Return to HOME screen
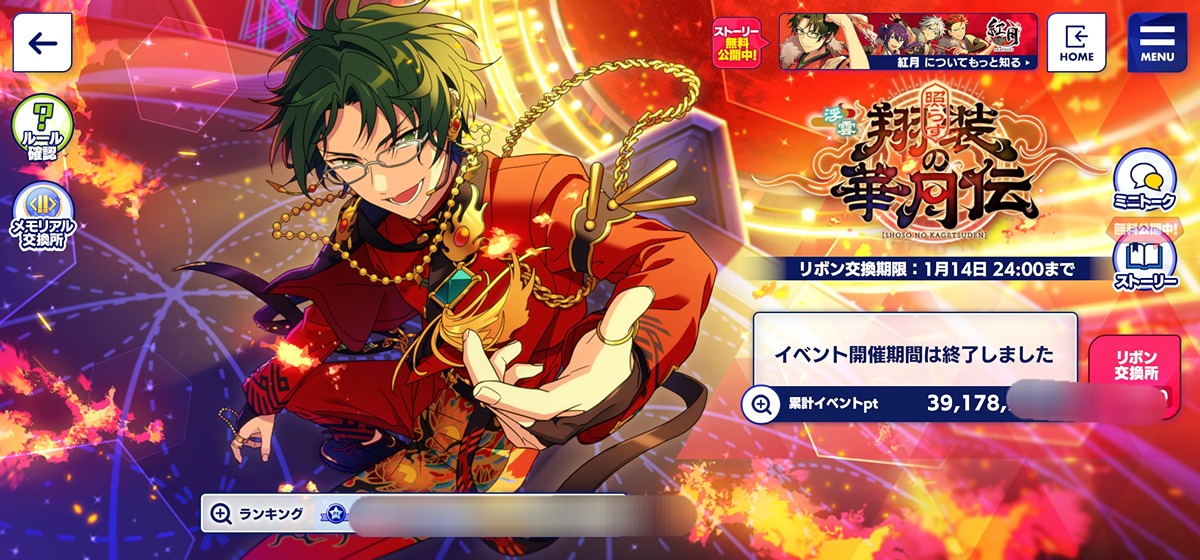Image resolution: width=1200 pixels, height=560 pixels. coord(1076,42)
